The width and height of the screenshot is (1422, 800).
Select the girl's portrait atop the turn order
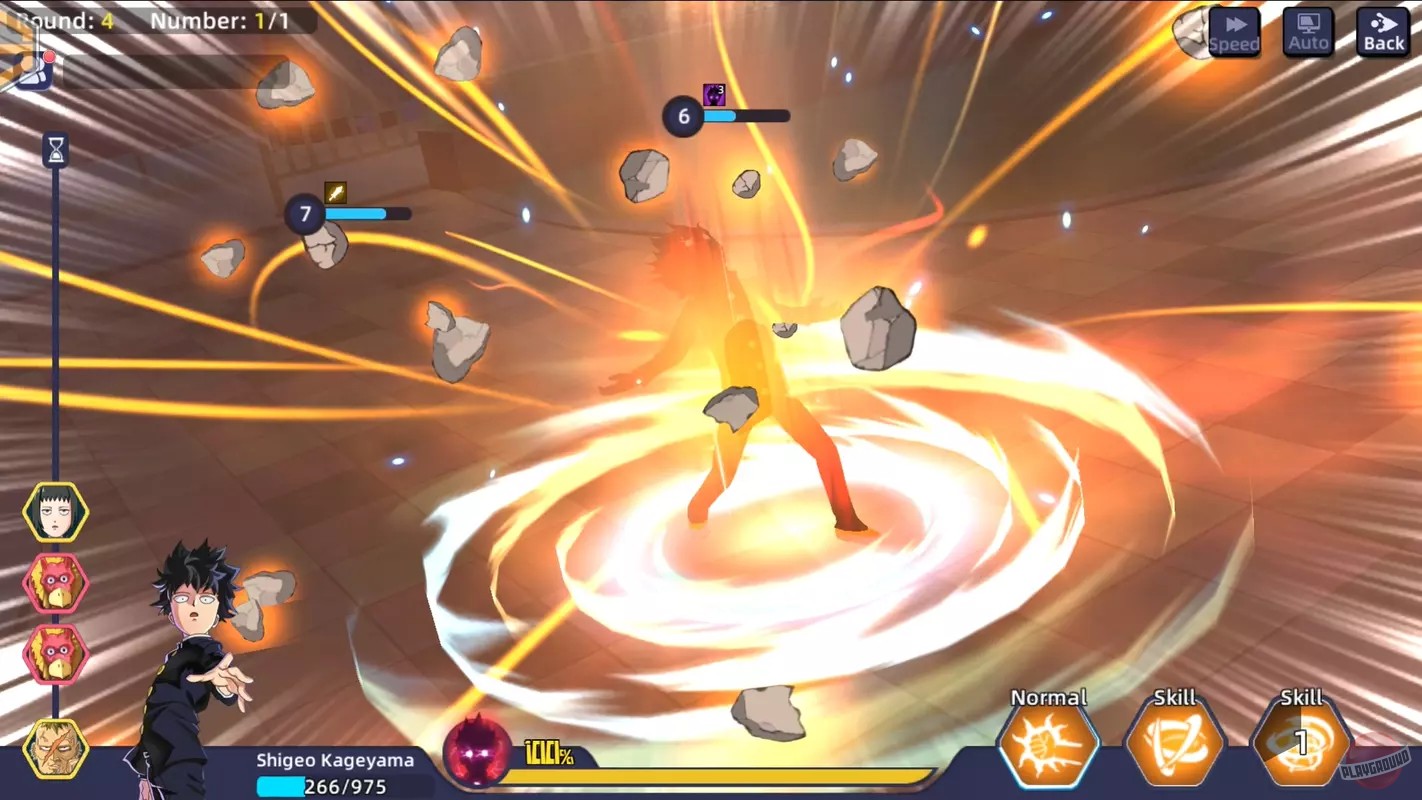pos(55,512)
